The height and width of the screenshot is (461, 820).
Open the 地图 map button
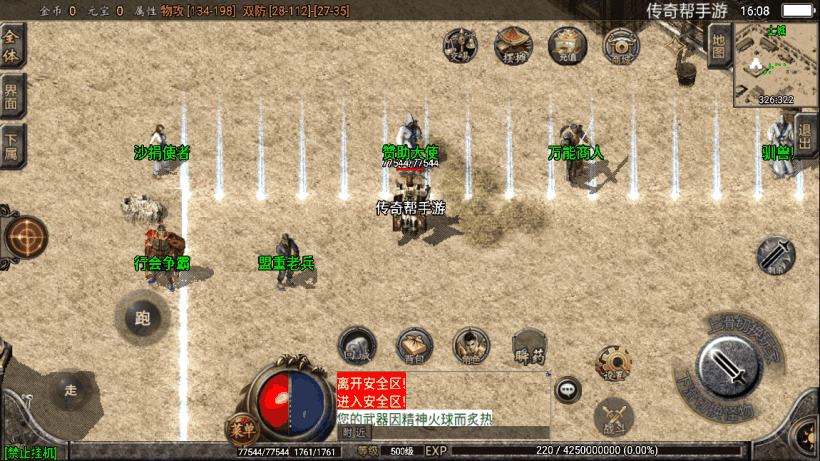click(718, 47)
